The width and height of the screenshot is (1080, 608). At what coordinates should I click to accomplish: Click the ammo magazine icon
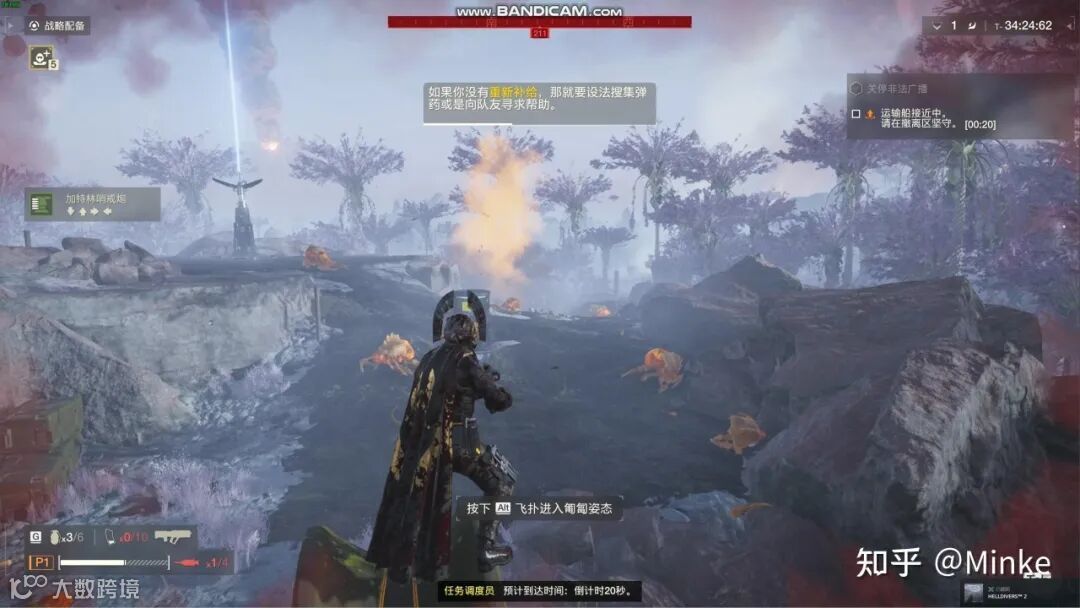[112, 537]
